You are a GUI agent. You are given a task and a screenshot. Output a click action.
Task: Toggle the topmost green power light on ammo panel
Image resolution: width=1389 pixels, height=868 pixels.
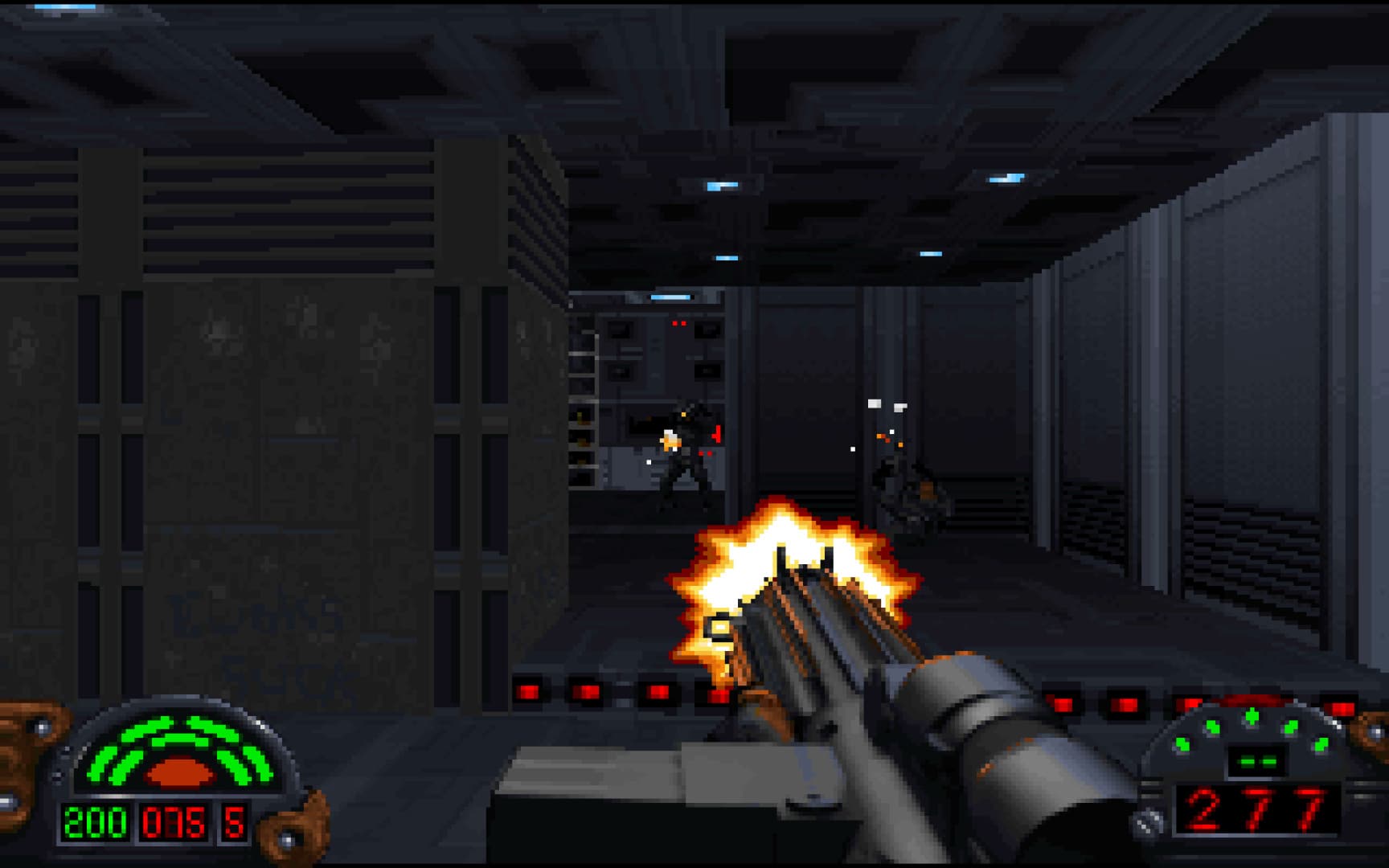coord(1251,716)
